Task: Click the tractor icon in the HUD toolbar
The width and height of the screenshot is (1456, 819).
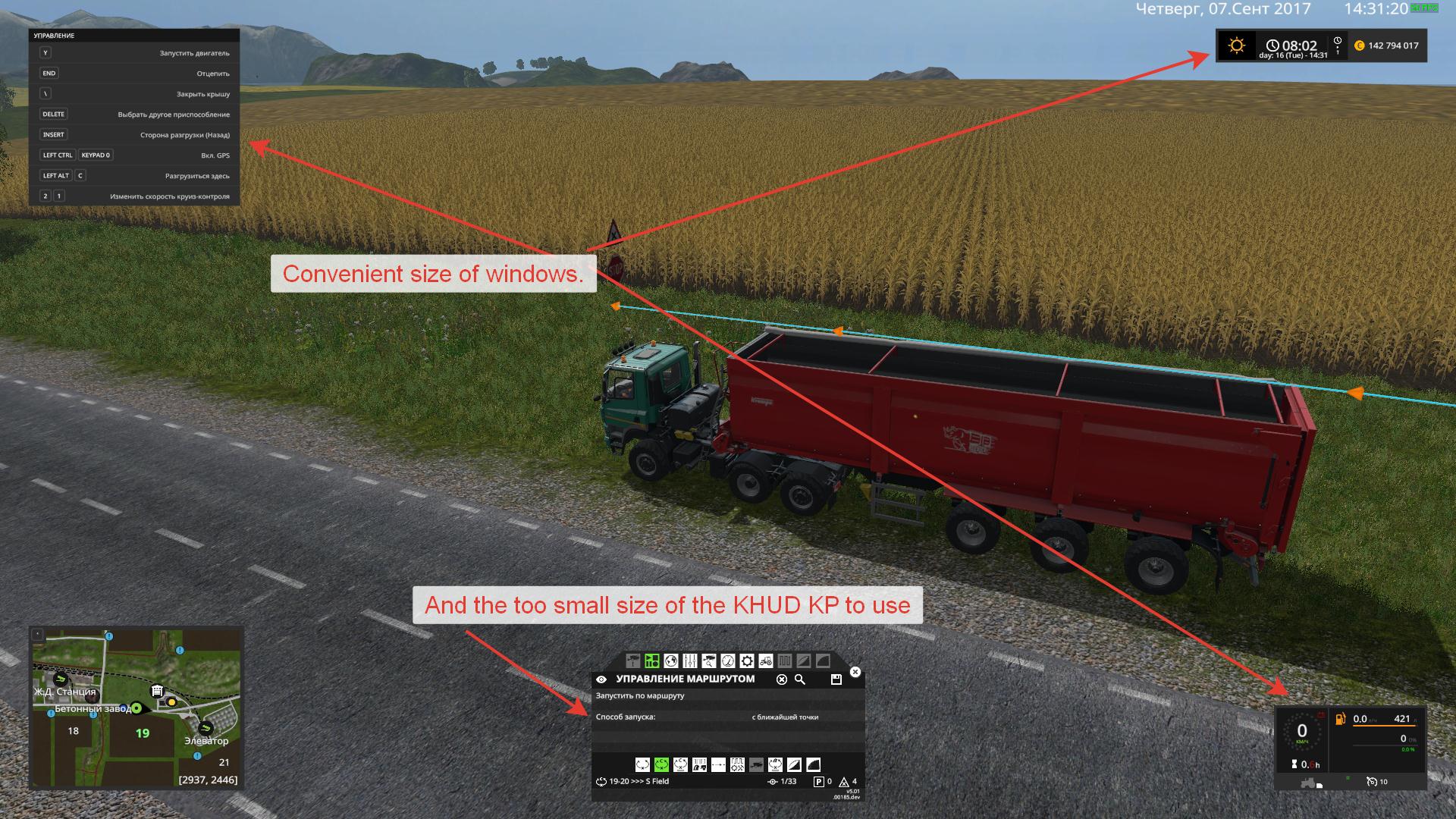Action: [x=766, y=661]
